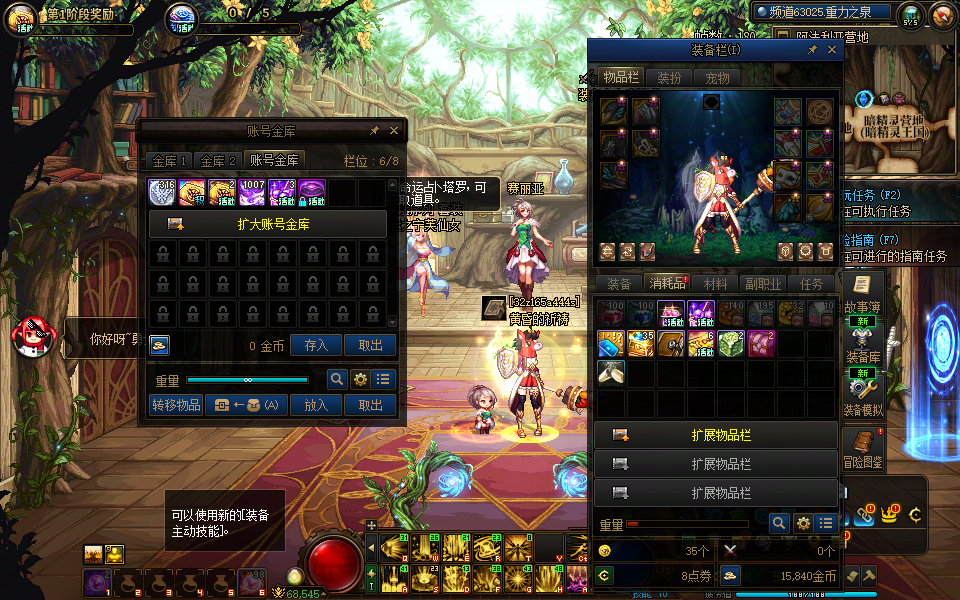The image size is (960, 600).
Task: Deposit gold with the 存入 button
Action: click(316, 345)
